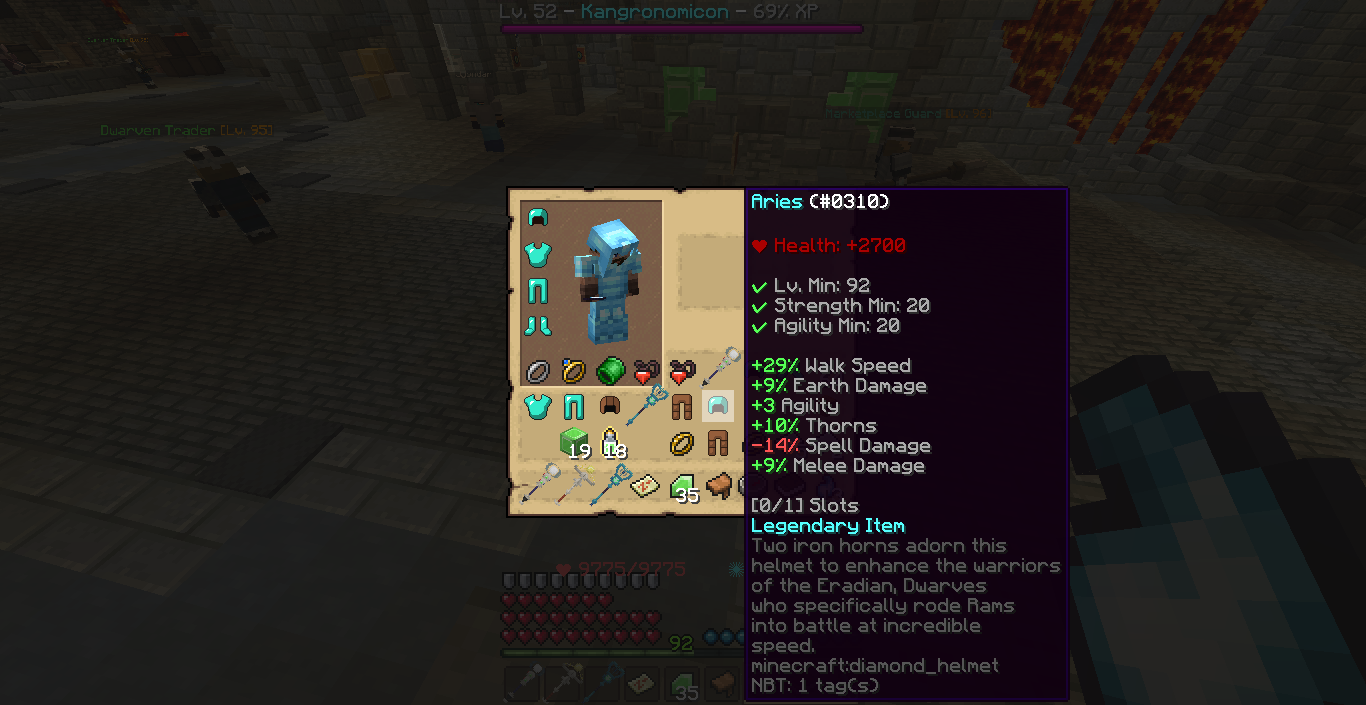Select the highlighted Aries helmet slot
This screenshot has width=1366, height=705.
(x=717, y=406)
